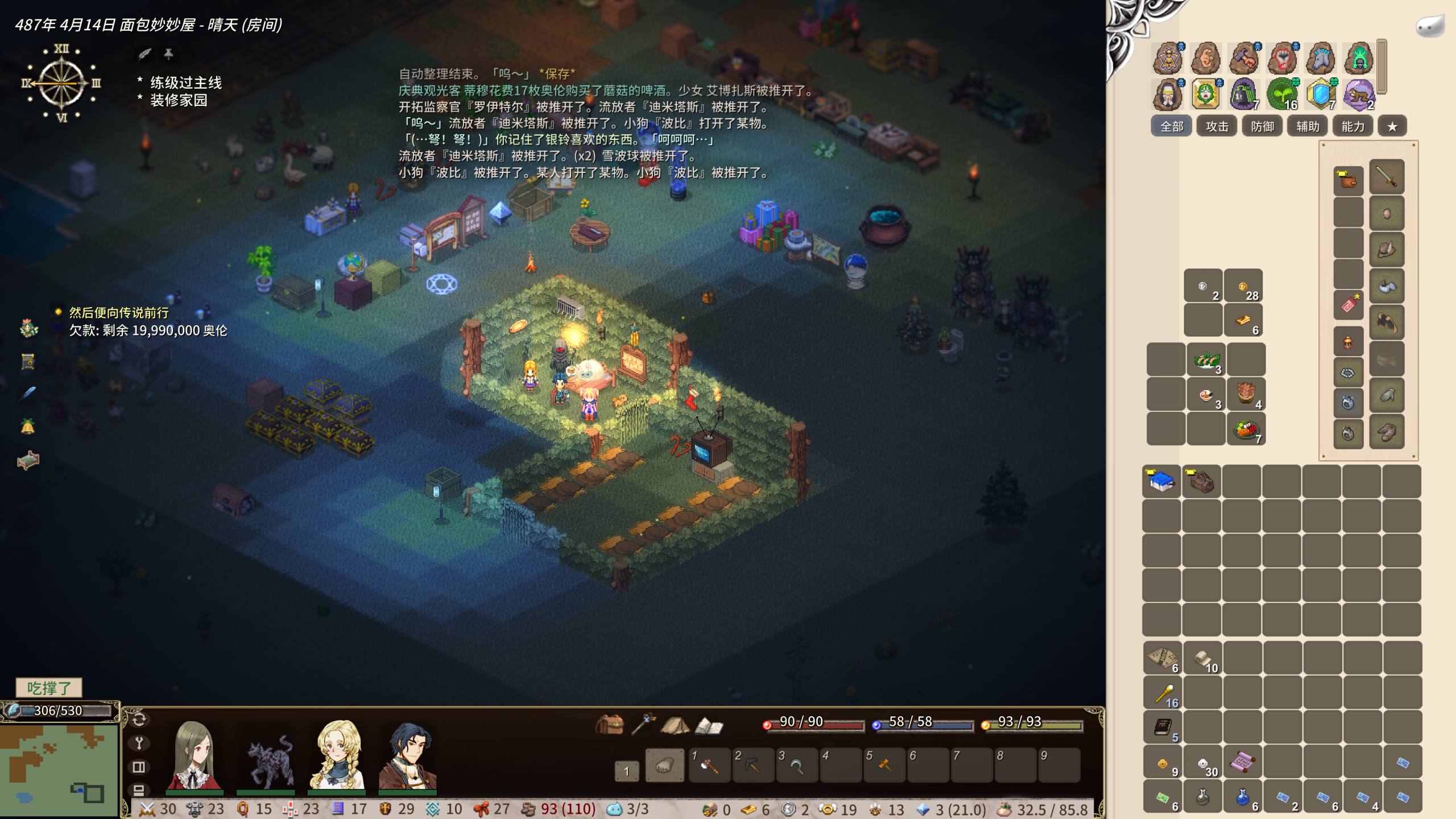
Task: Select the equipped sword slot
Action: pyautogui.click(x=1387, y=178)
